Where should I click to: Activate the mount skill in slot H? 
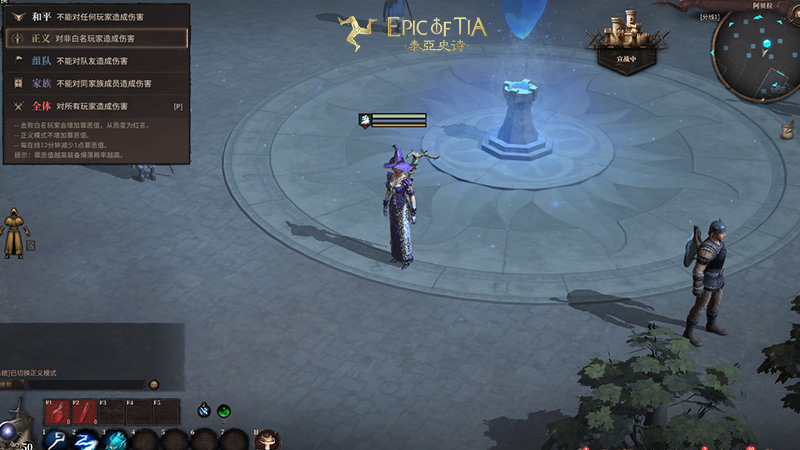(x=267, y=439)
